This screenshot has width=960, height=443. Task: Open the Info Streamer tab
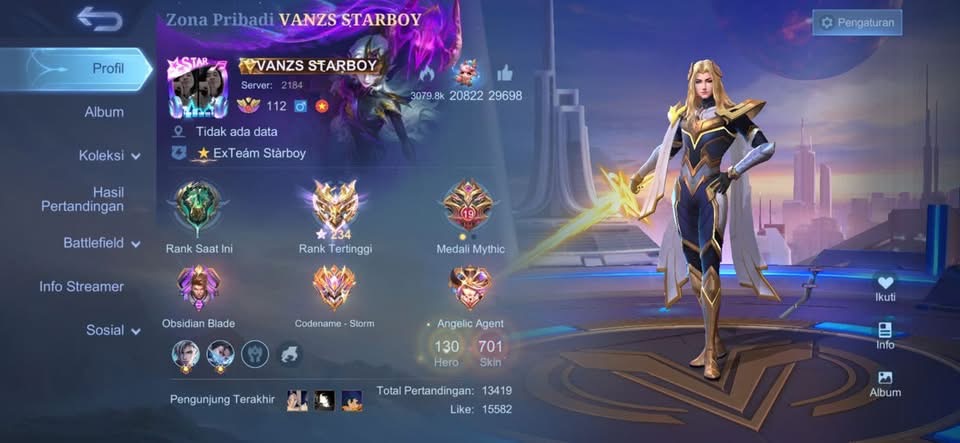[x=82, y=286]
